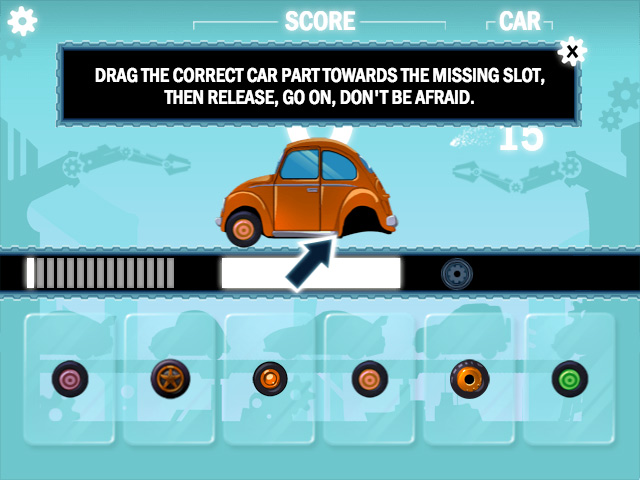Choose the orange spoked wheel
Viewport: 640px width, 480px height.
[170, 379]
